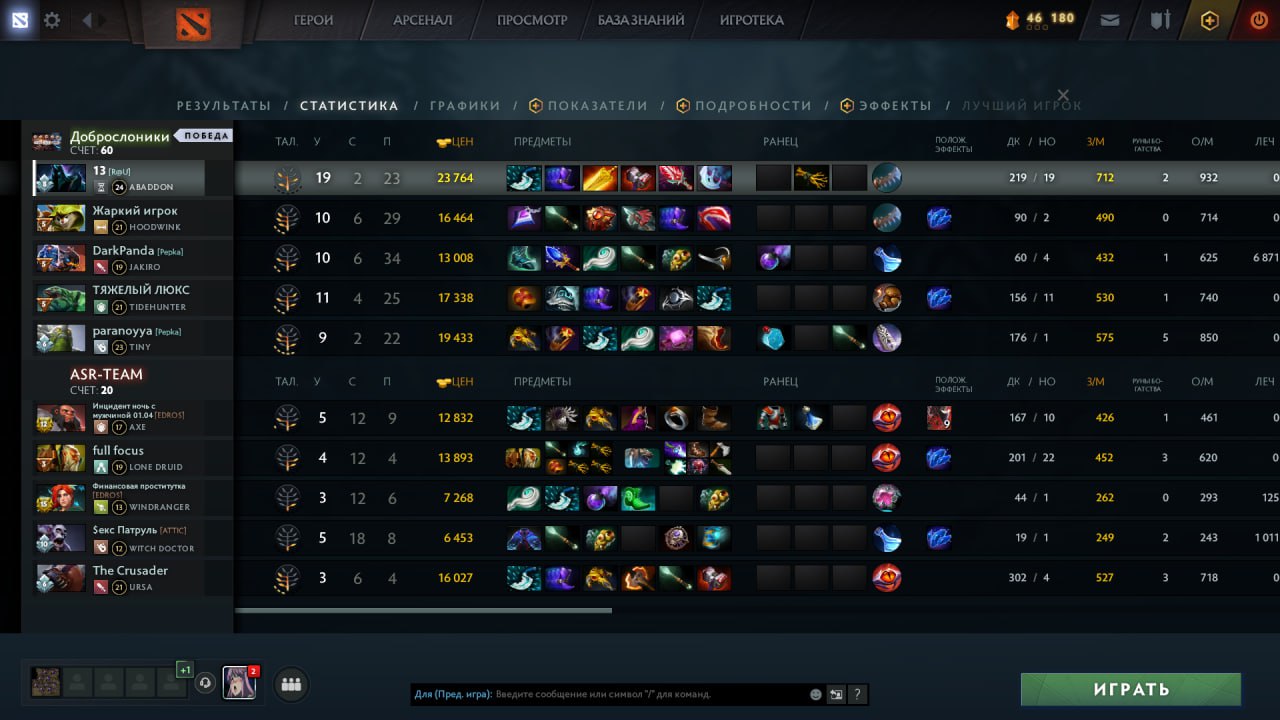View the ЭФФЕКТЫ tab
Screen dimensions: 1280x720
point(895,106)
